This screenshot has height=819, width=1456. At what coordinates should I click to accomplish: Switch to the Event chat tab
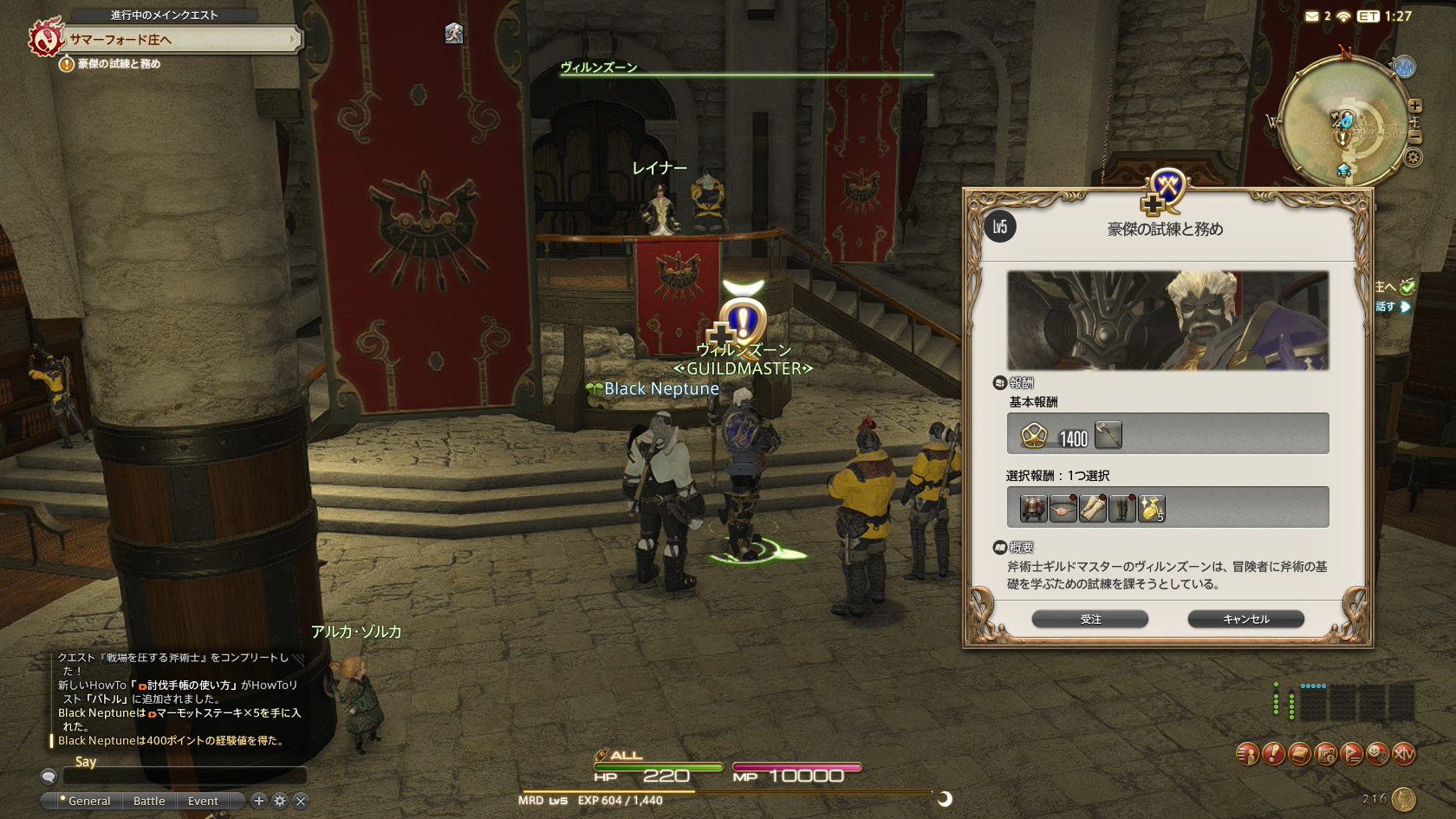click(203, 801)
